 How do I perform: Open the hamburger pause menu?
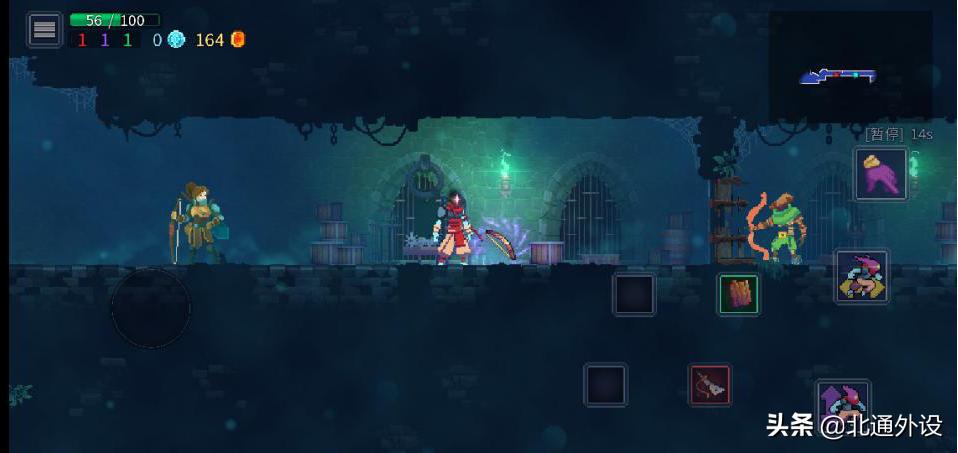(x=44, y=30)
